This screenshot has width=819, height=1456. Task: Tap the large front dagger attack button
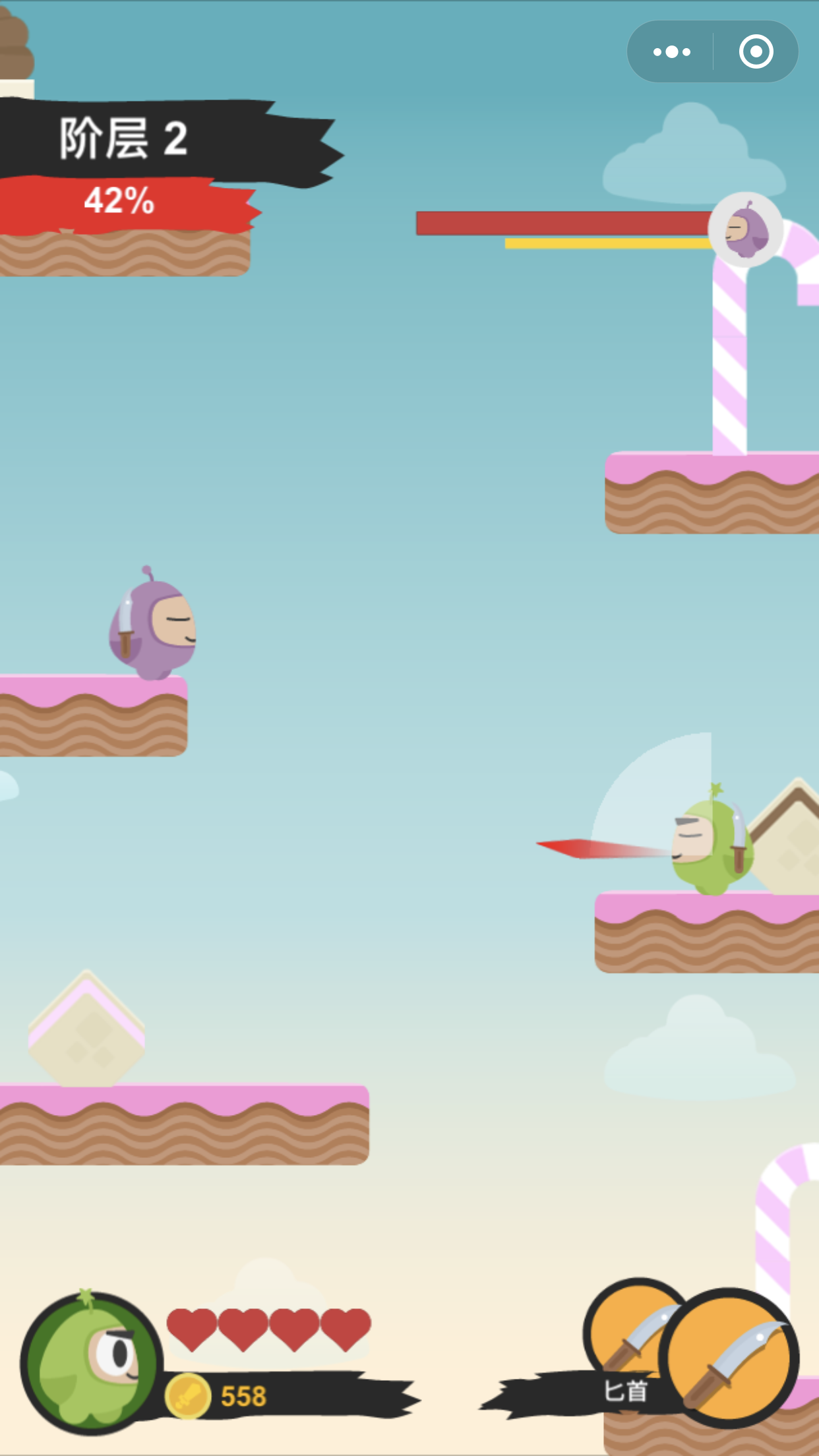pos(729,1358)
